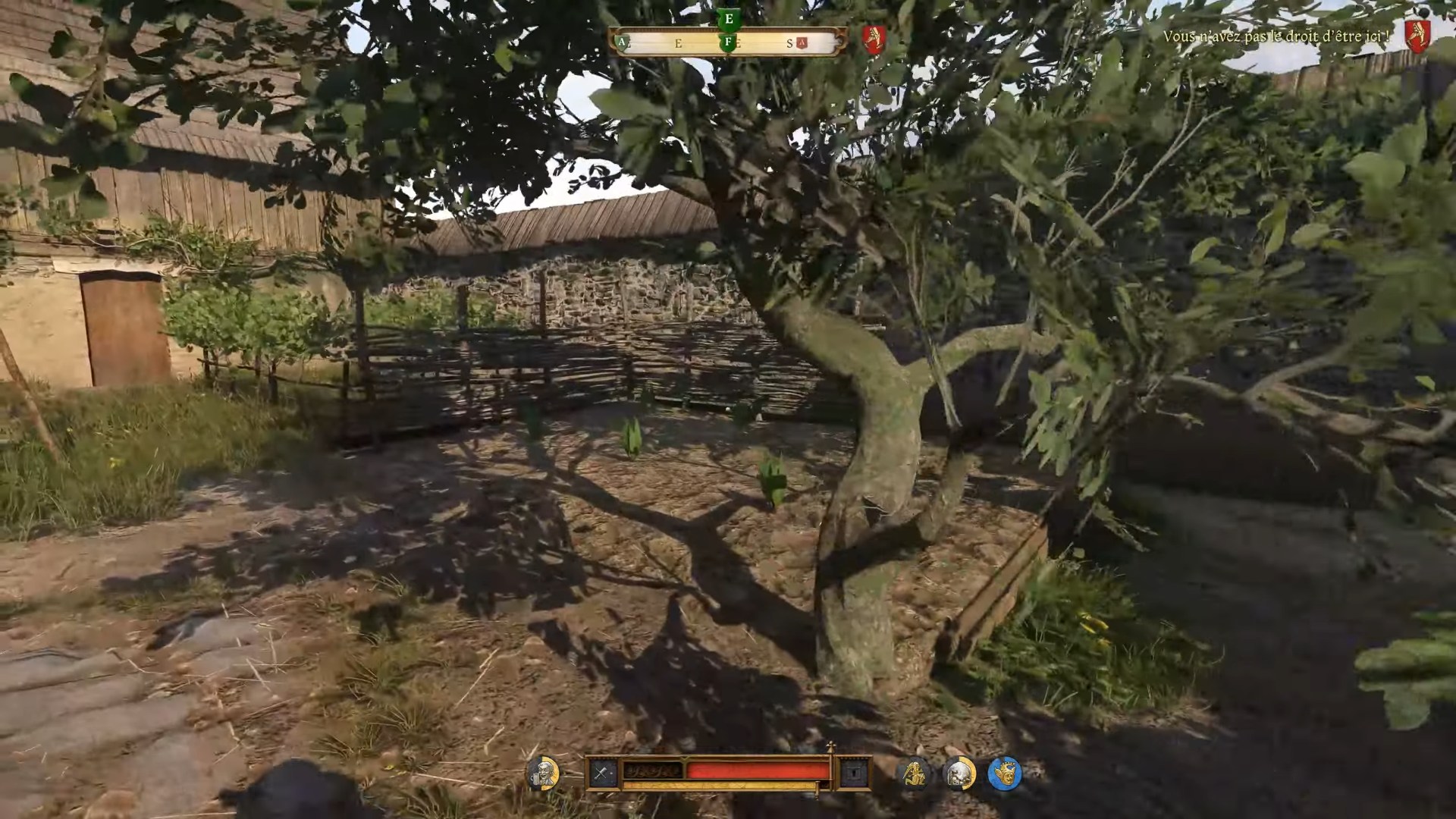The image size is (1456, 819).
Task: Click the pickpocket figure status icon
Action: point(915,773)
